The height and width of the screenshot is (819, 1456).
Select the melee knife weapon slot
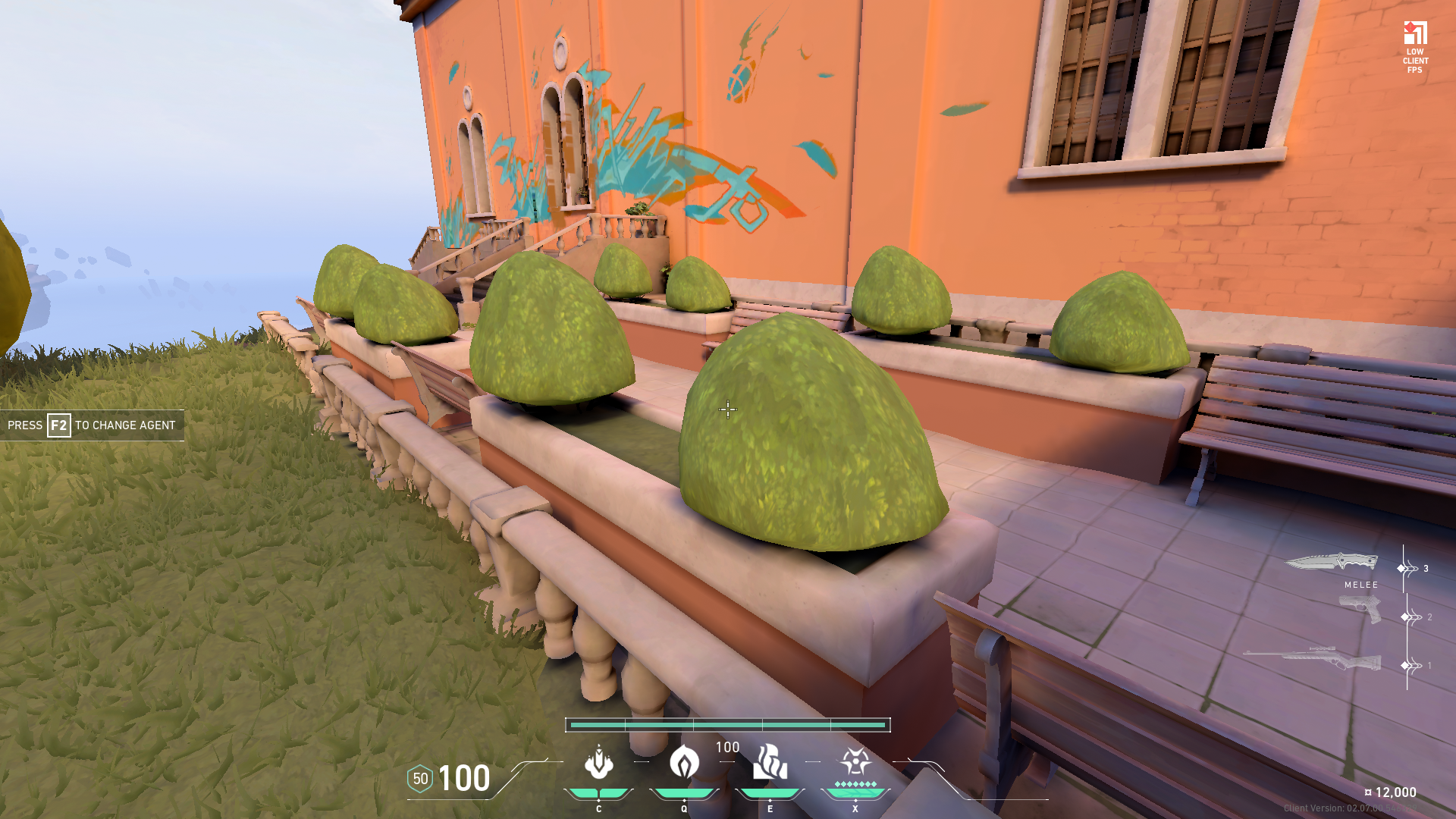[x=1332, y=563]
